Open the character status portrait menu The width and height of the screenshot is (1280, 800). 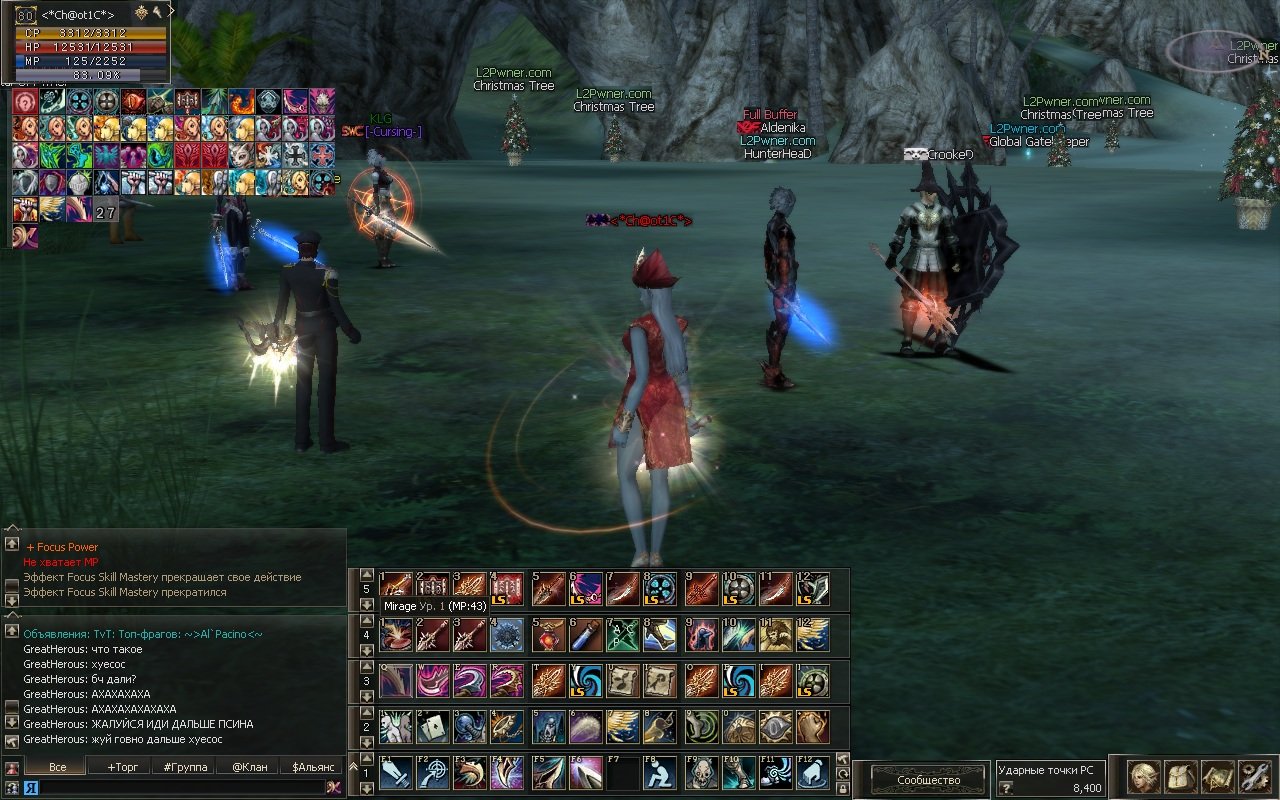tap(1144, 777)
